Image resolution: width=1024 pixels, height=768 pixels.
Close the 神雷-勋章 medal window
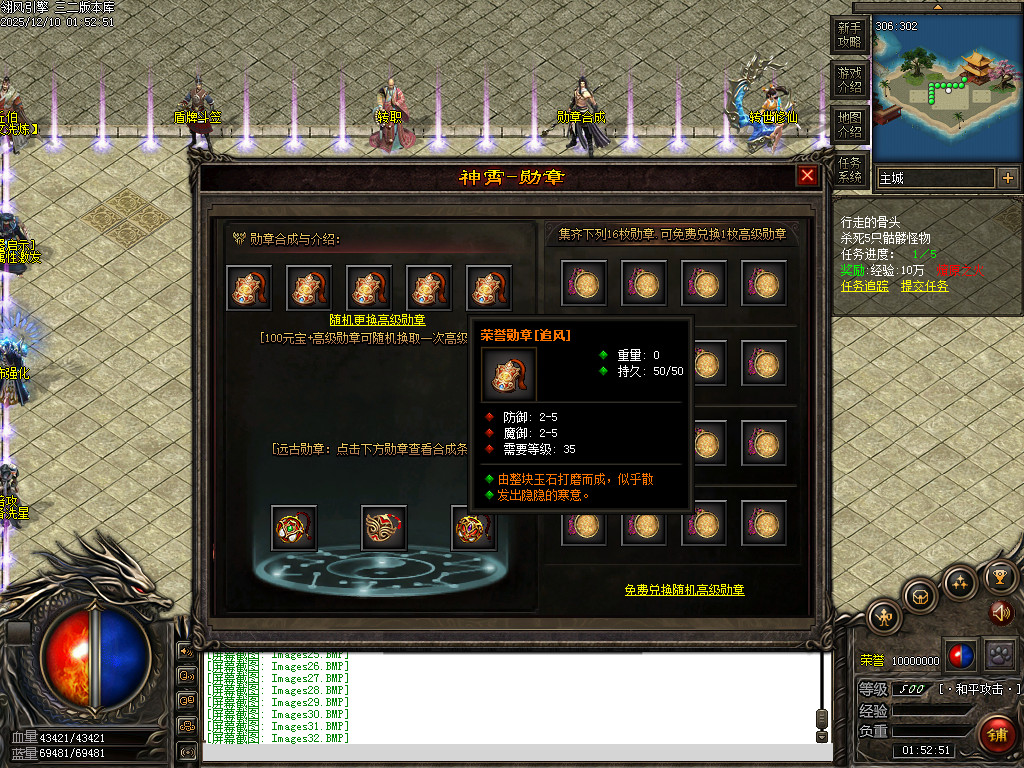click(x=807, y=176)
